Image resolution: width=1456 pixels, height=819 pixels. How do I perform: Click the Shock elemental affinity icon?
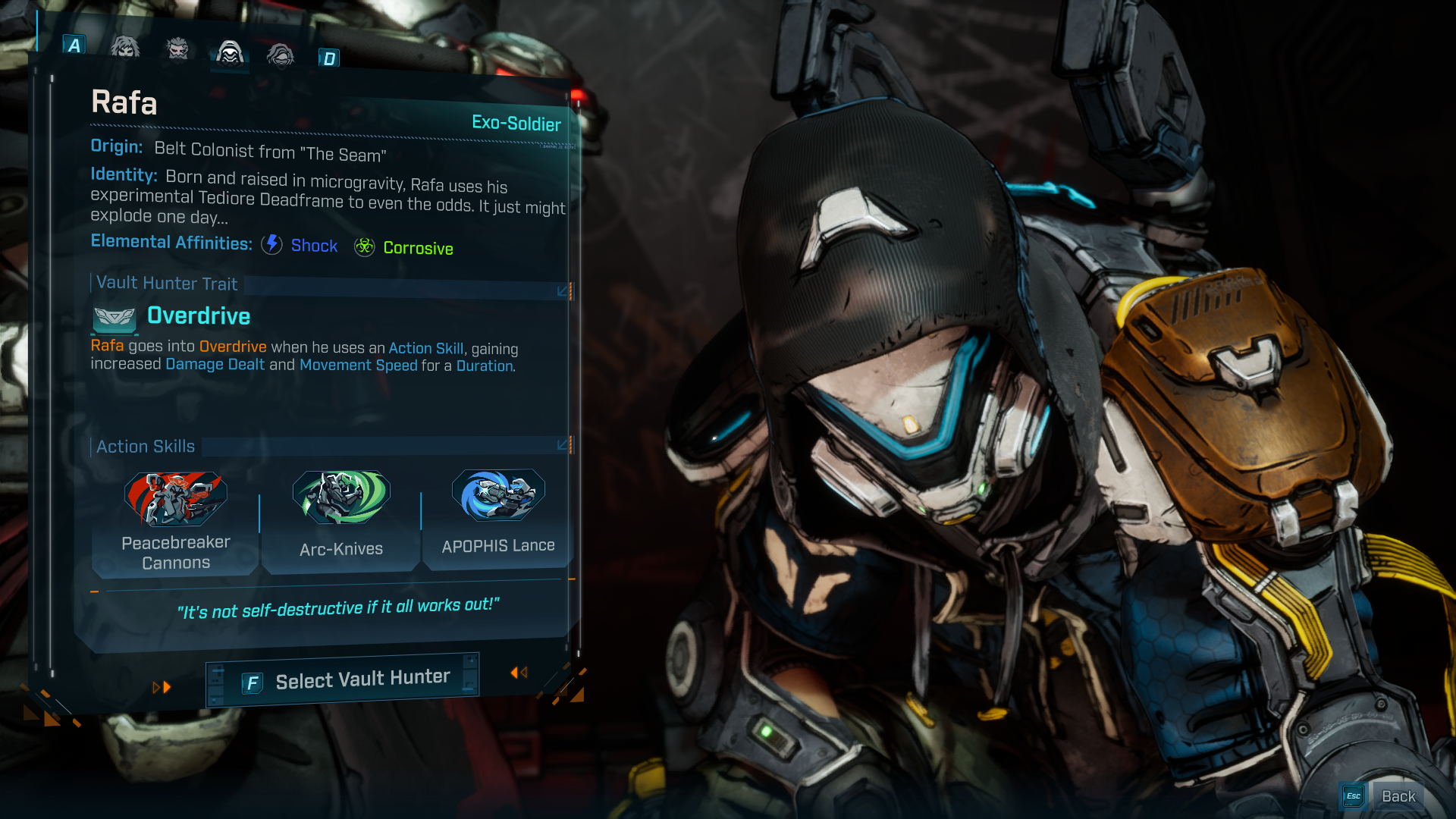click(271, 245)
